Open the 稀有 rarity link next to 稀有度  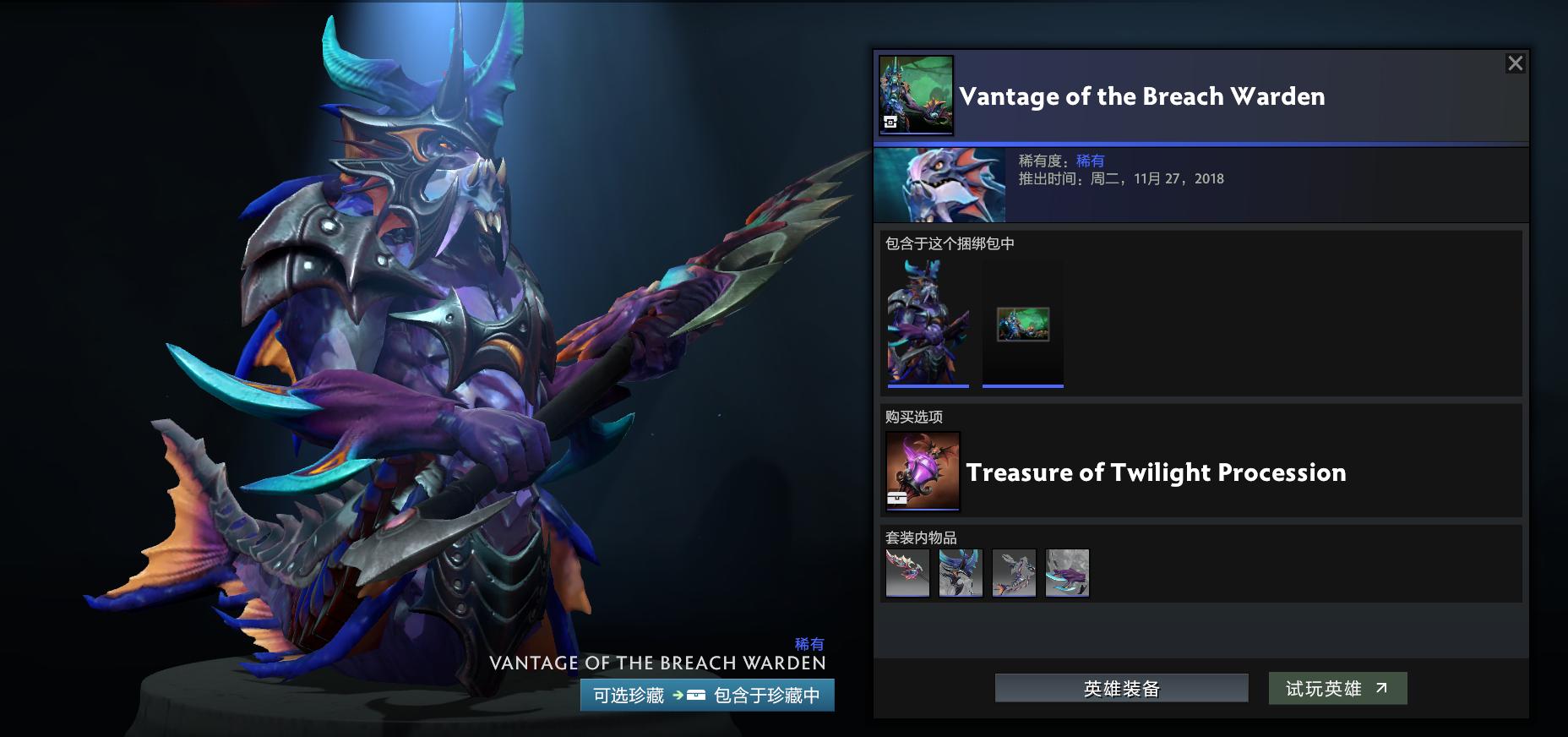click(x=1092, y=161)
